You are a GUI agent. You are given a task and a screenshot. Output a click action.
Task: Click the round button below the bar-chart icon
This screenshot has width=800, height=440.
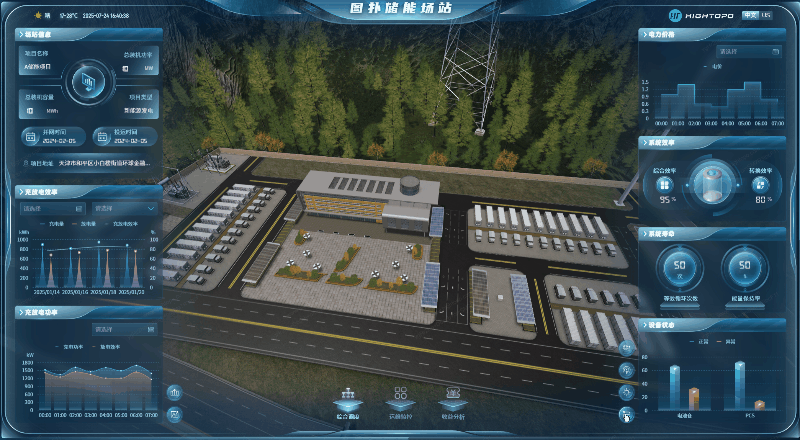pos(175,413)
